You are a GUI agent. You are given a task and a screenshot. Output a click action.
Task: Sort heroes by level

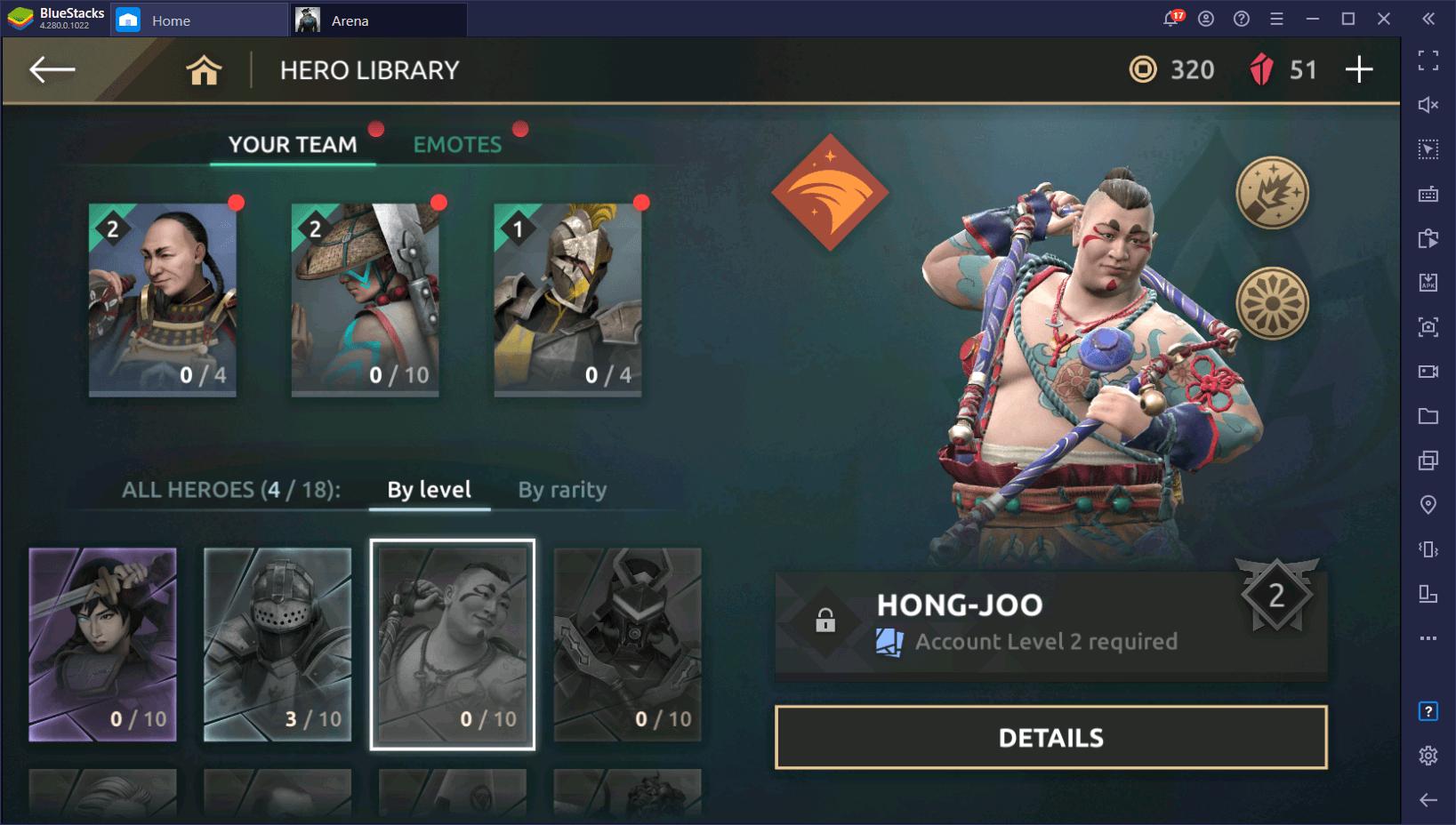pyautogui.click(x=429, y=490)
